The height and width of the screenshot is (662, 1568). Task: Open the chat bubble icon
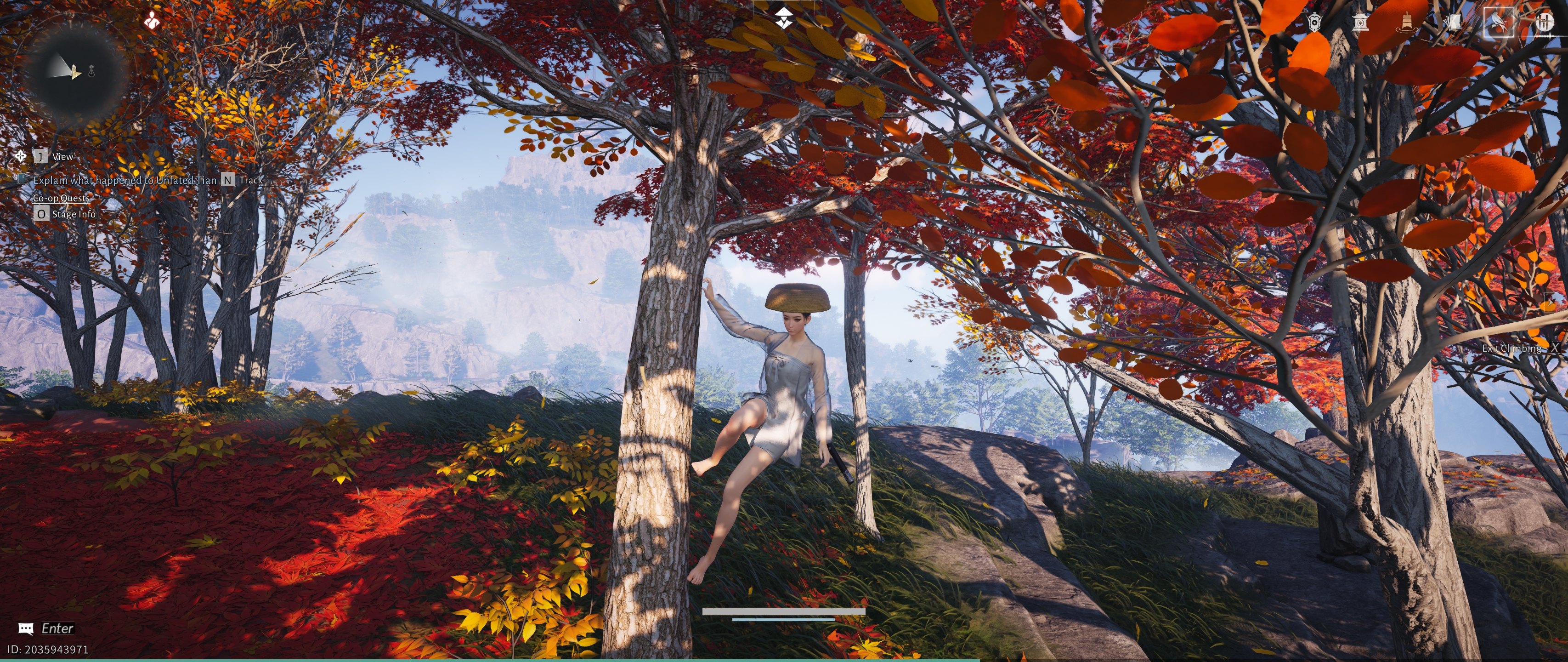tap(26, 628)
